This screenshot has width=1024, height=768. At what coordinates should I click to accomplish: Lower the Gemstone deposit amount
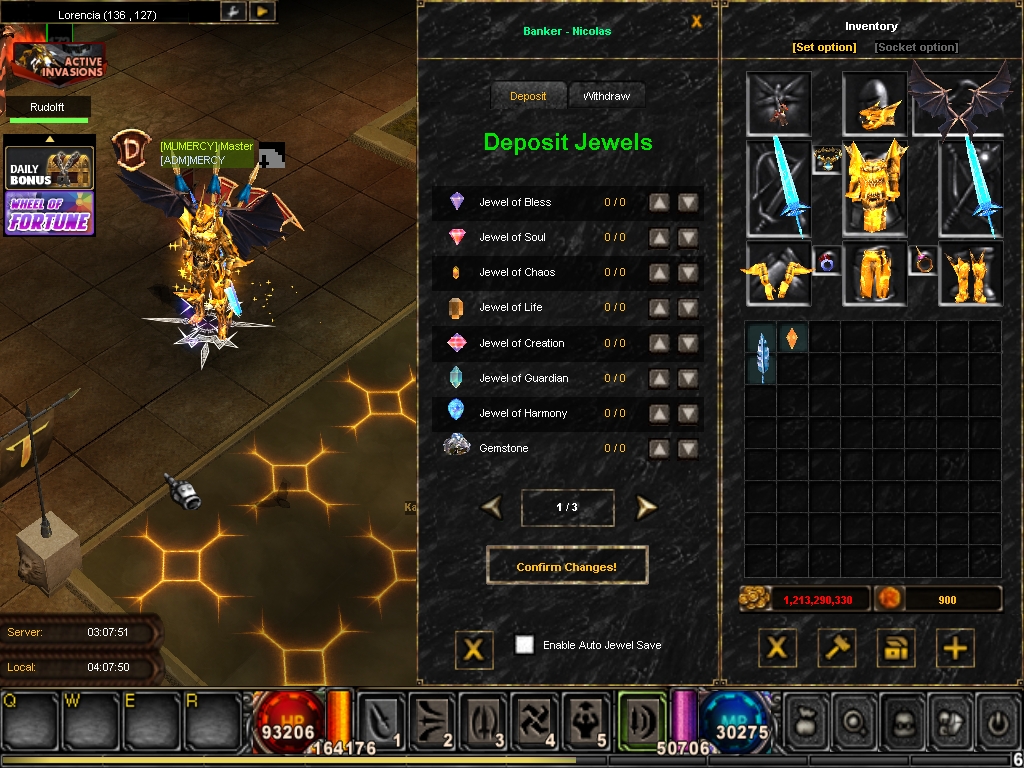point(688,449)
